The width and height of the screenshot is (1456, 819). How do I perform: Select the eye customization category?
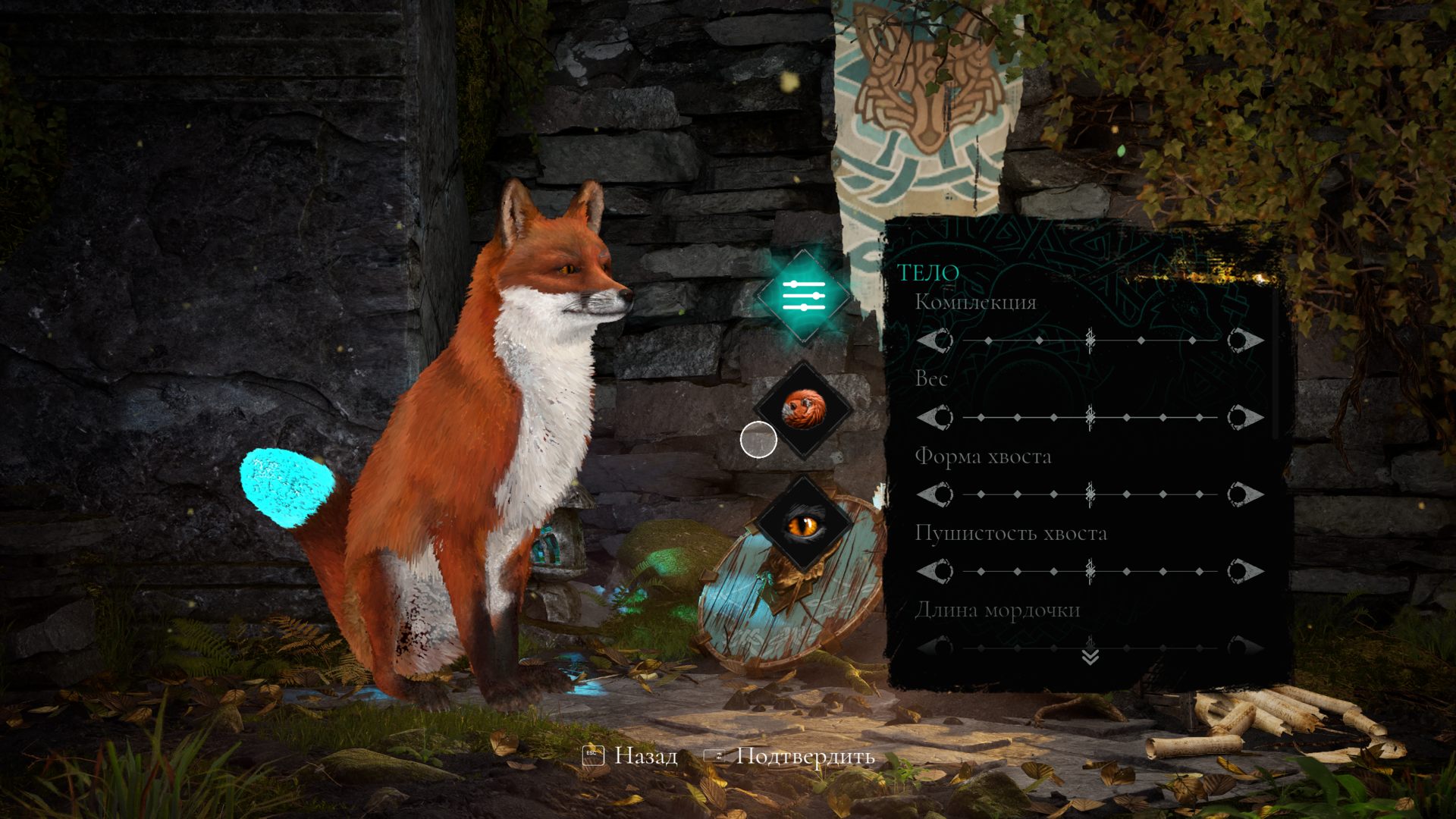[x=802, y=524]
